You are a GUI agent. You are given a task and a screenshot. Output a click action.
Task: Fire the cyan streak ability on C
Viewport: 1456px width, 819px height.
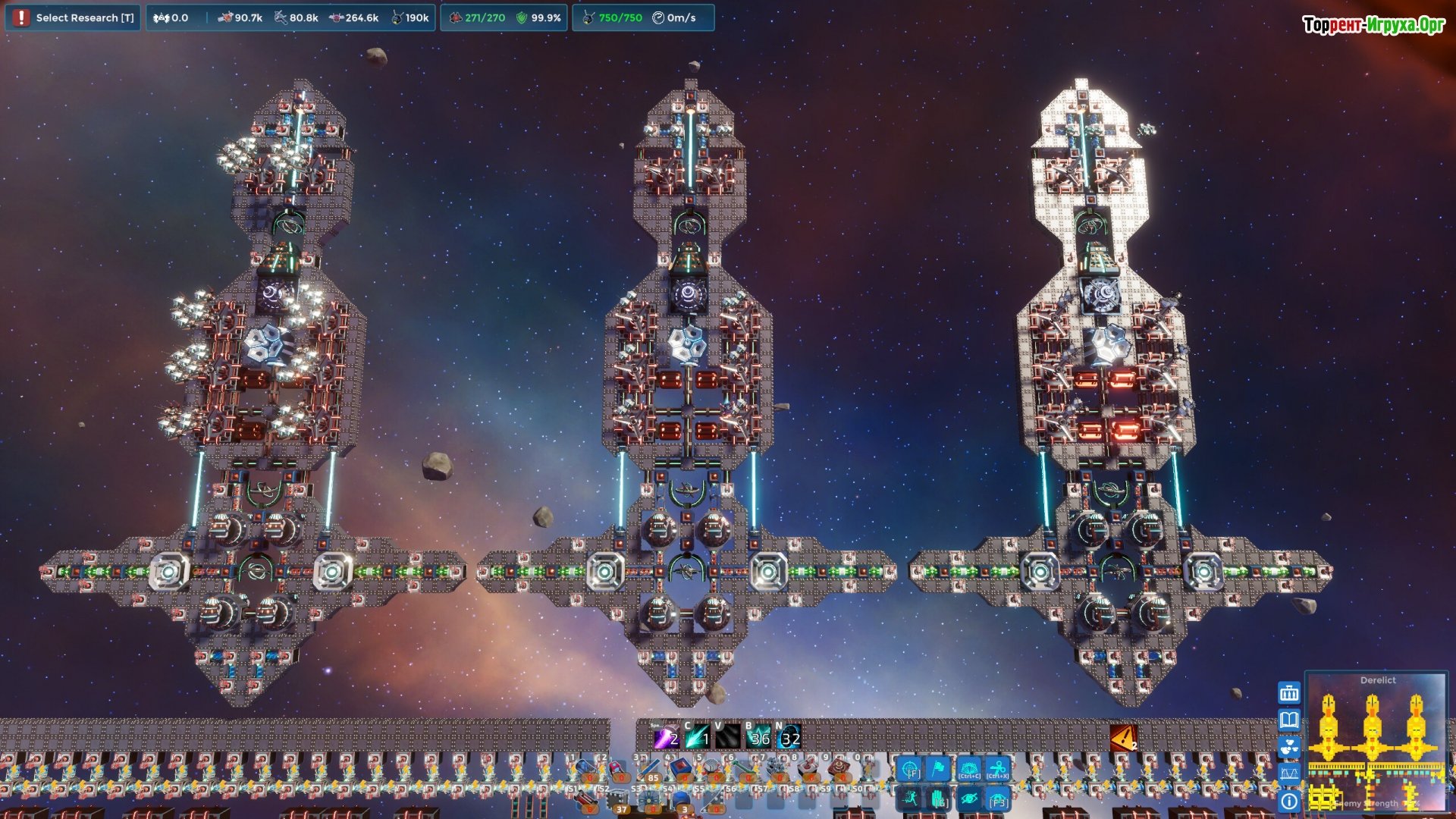pyautogui.click(x=697, y=737)
